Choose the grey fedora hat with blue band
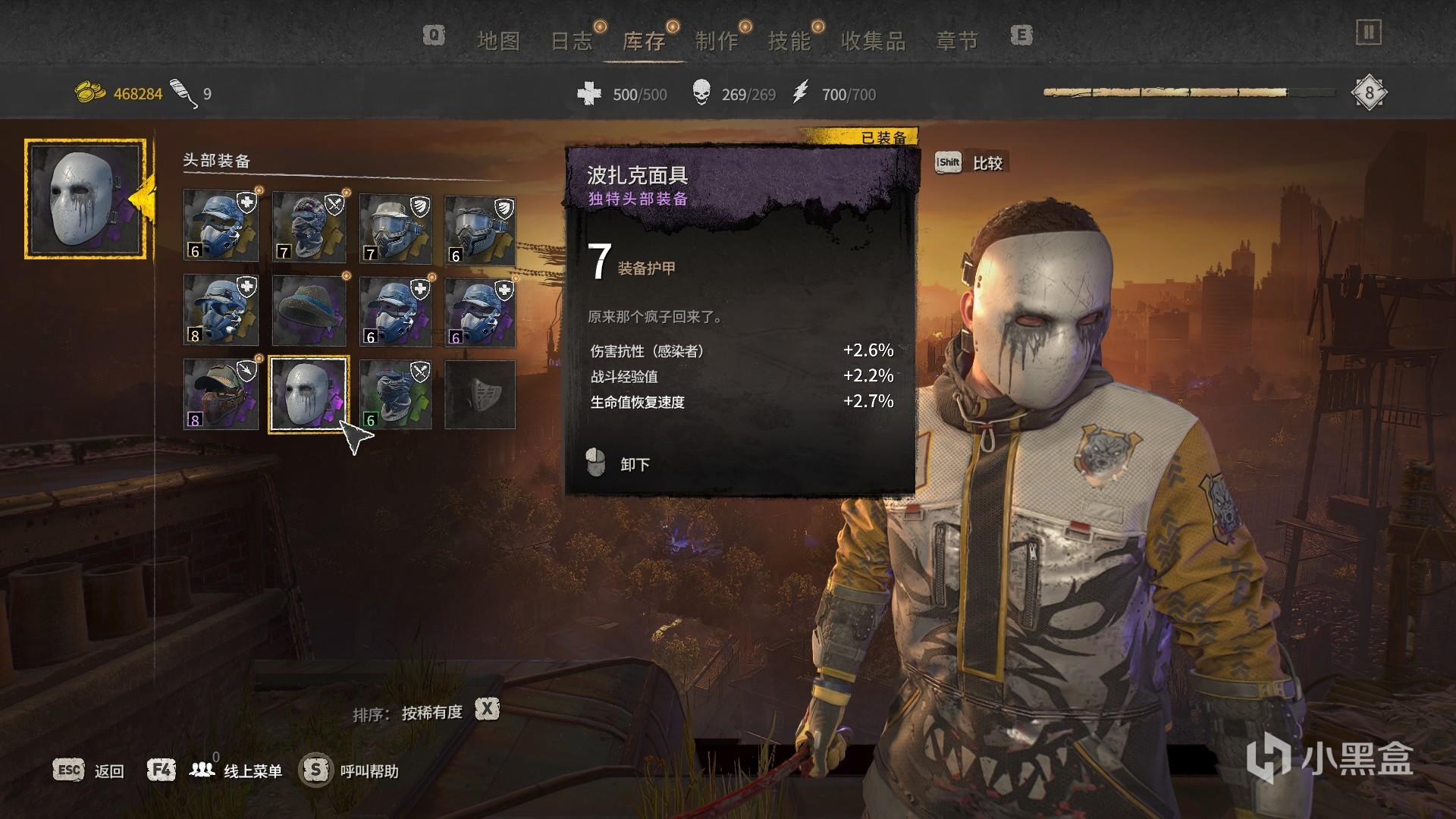This screenshot has width=1456, height=819. click(x=308, y=311)
